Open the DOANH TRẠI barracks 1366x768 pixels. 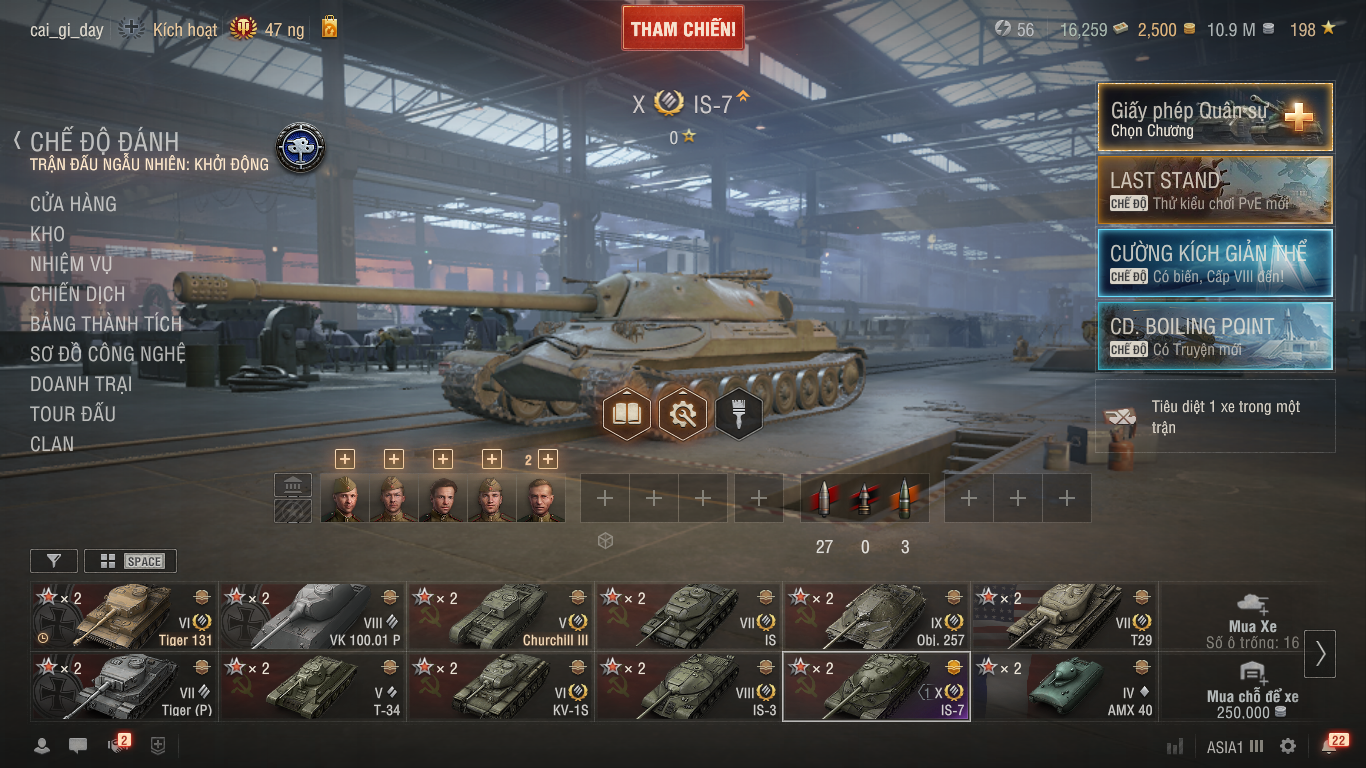[81, 384]
